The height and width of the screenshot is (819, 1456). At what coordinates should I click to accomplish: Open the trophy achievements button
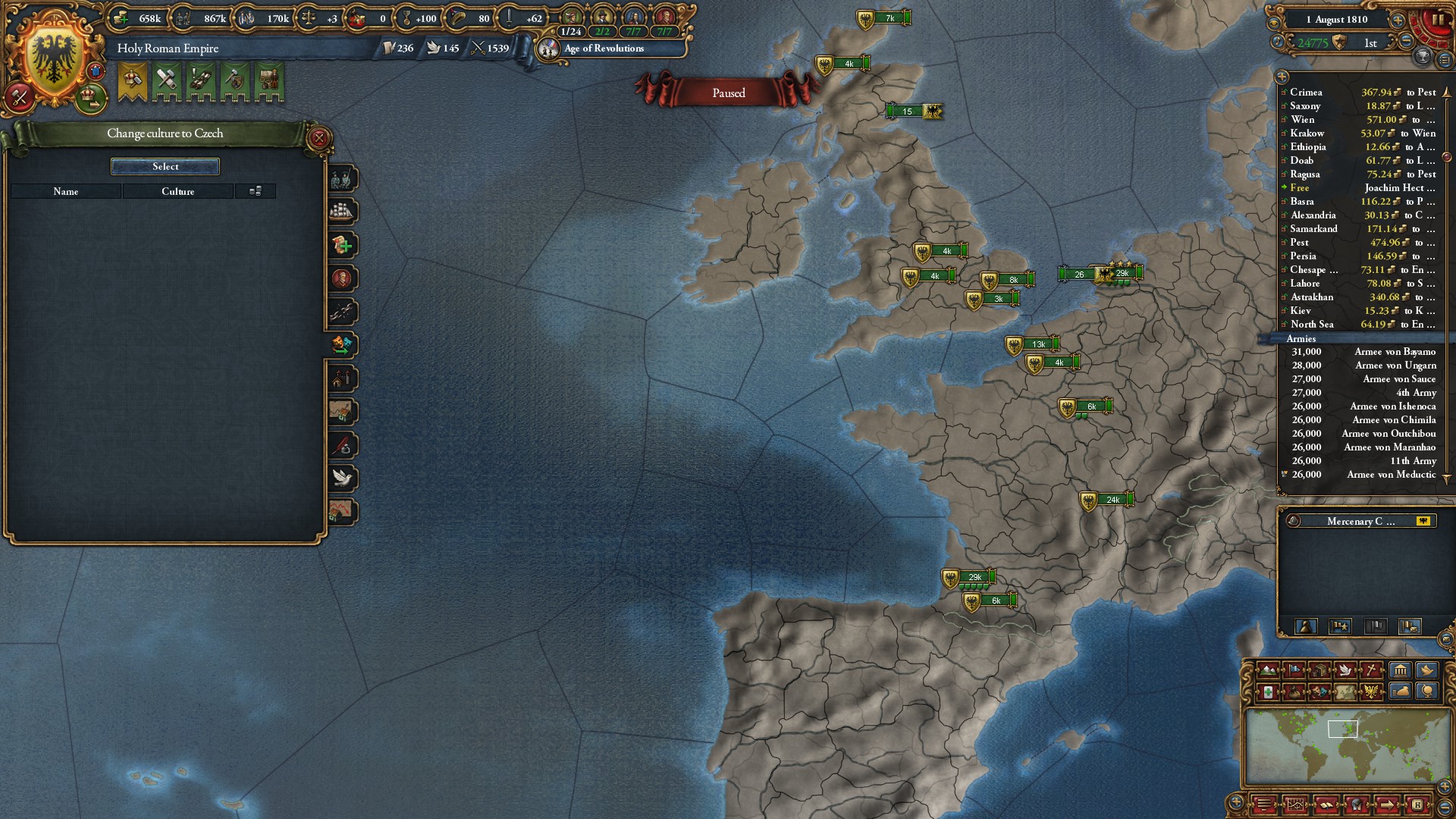click(1423, 56)
